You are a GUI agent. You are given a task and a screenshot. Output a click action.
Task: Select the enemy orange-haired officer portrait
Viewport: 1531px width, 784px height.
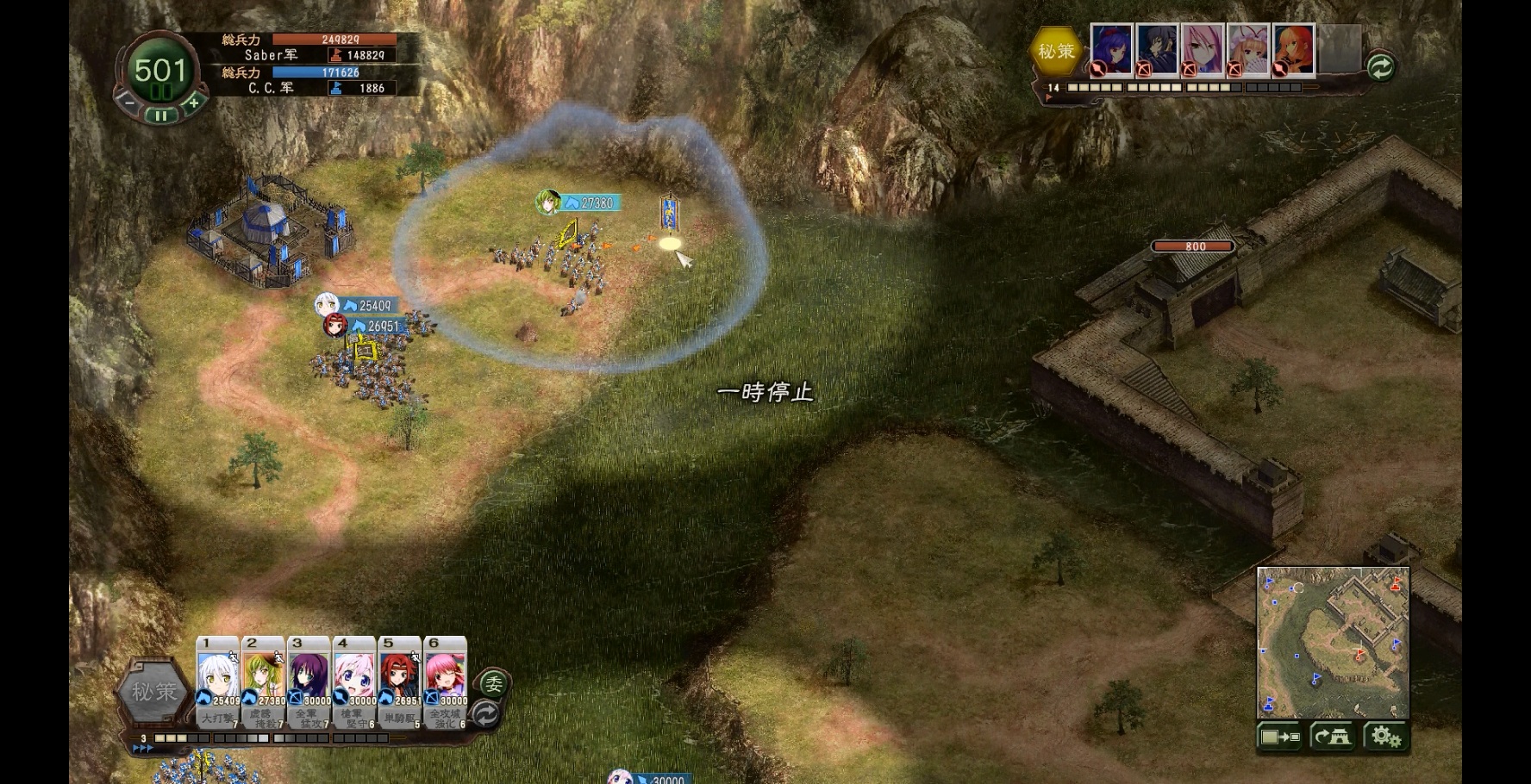pos(1293,48)
